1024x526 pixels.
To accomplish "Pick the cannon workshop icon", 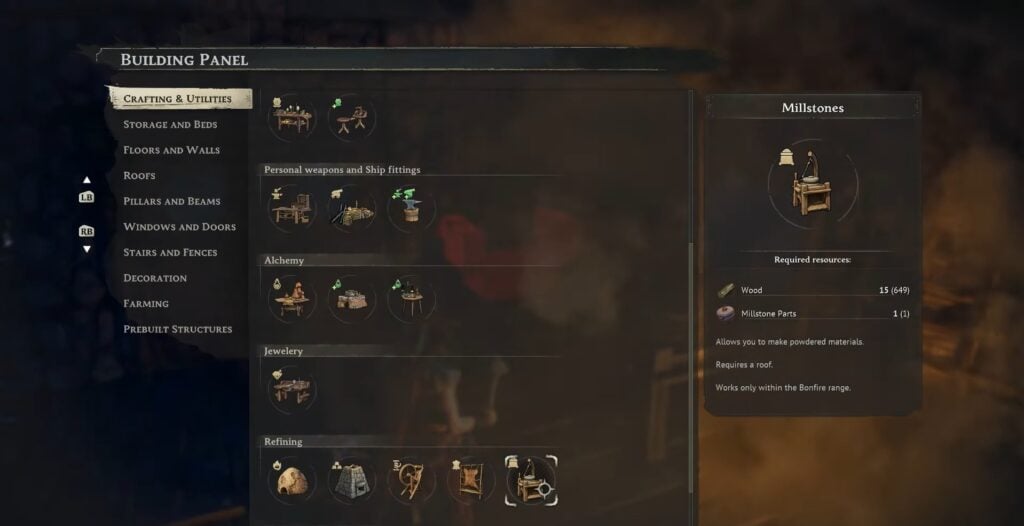I will pyautogui.click(x=351, y=208).
